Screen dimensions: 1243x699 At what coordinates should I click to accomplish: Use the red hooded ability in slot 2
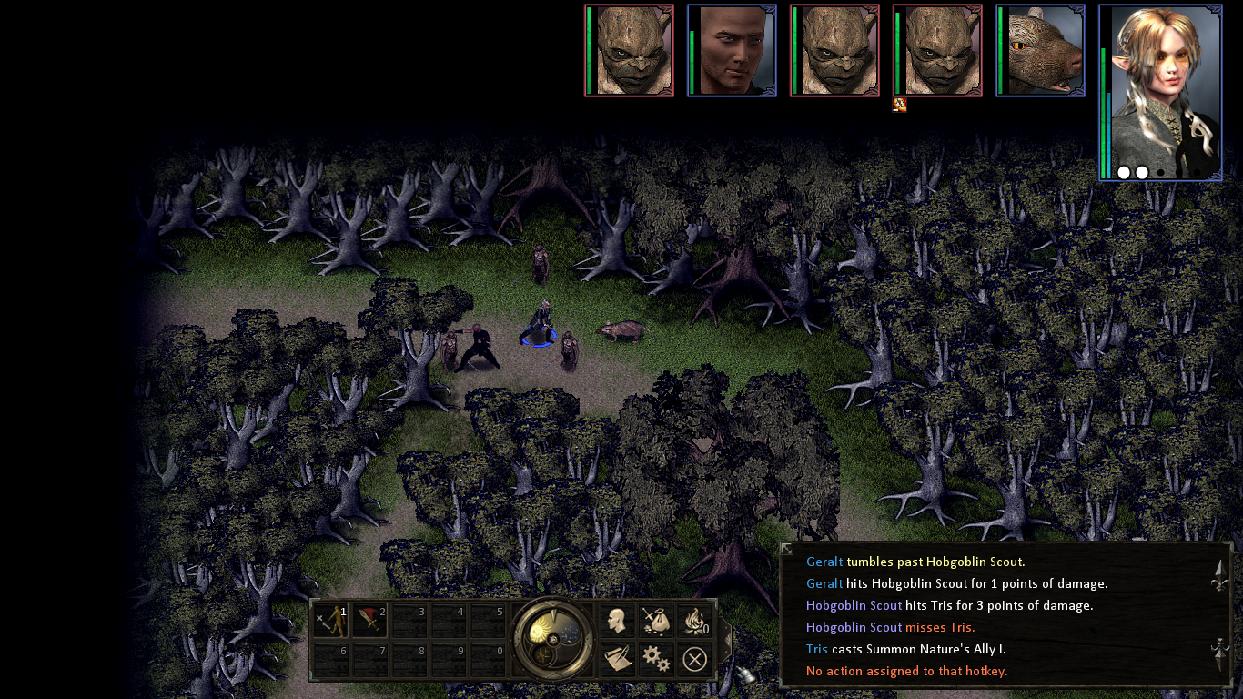(x=370, y=621)
